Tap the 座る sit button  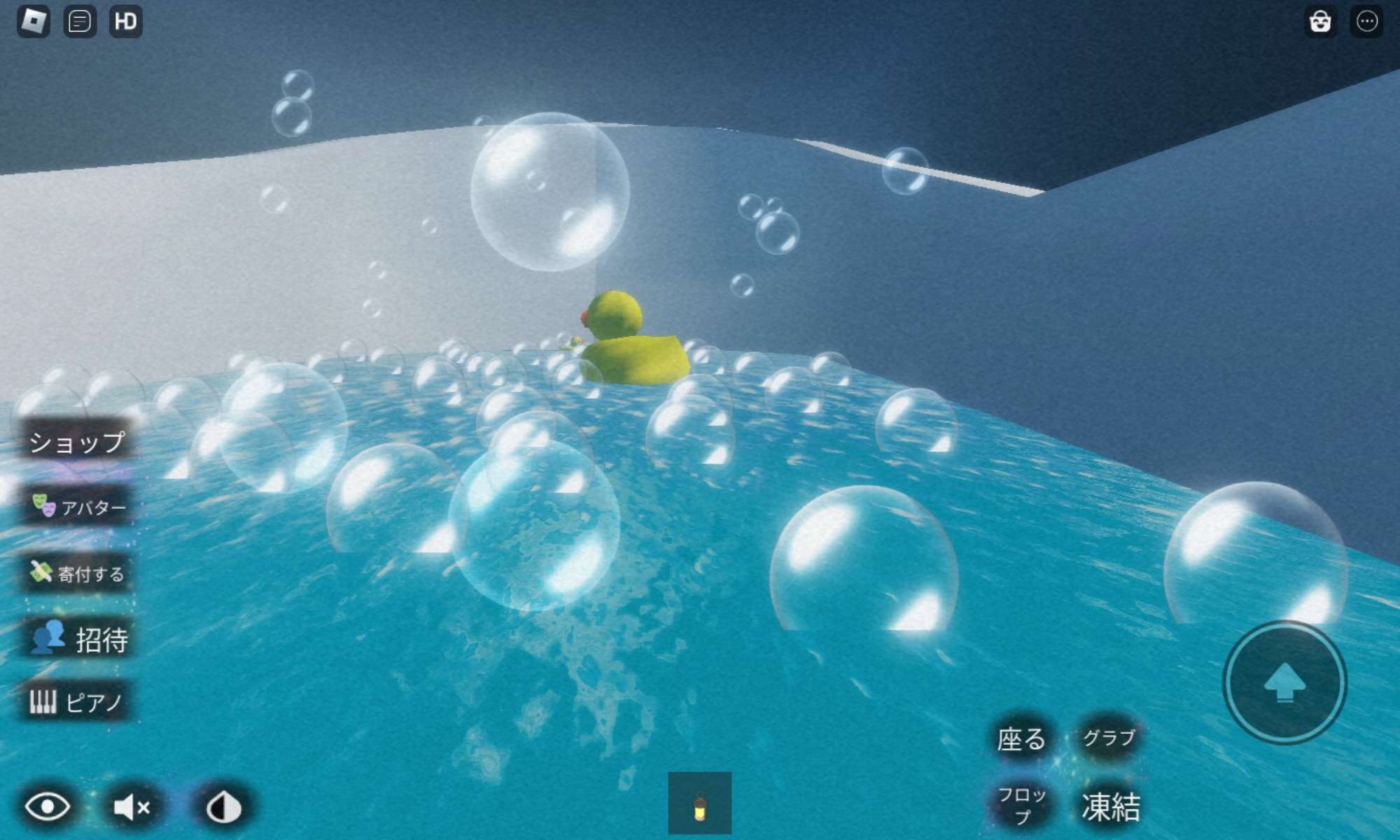tap(1021, 738)
